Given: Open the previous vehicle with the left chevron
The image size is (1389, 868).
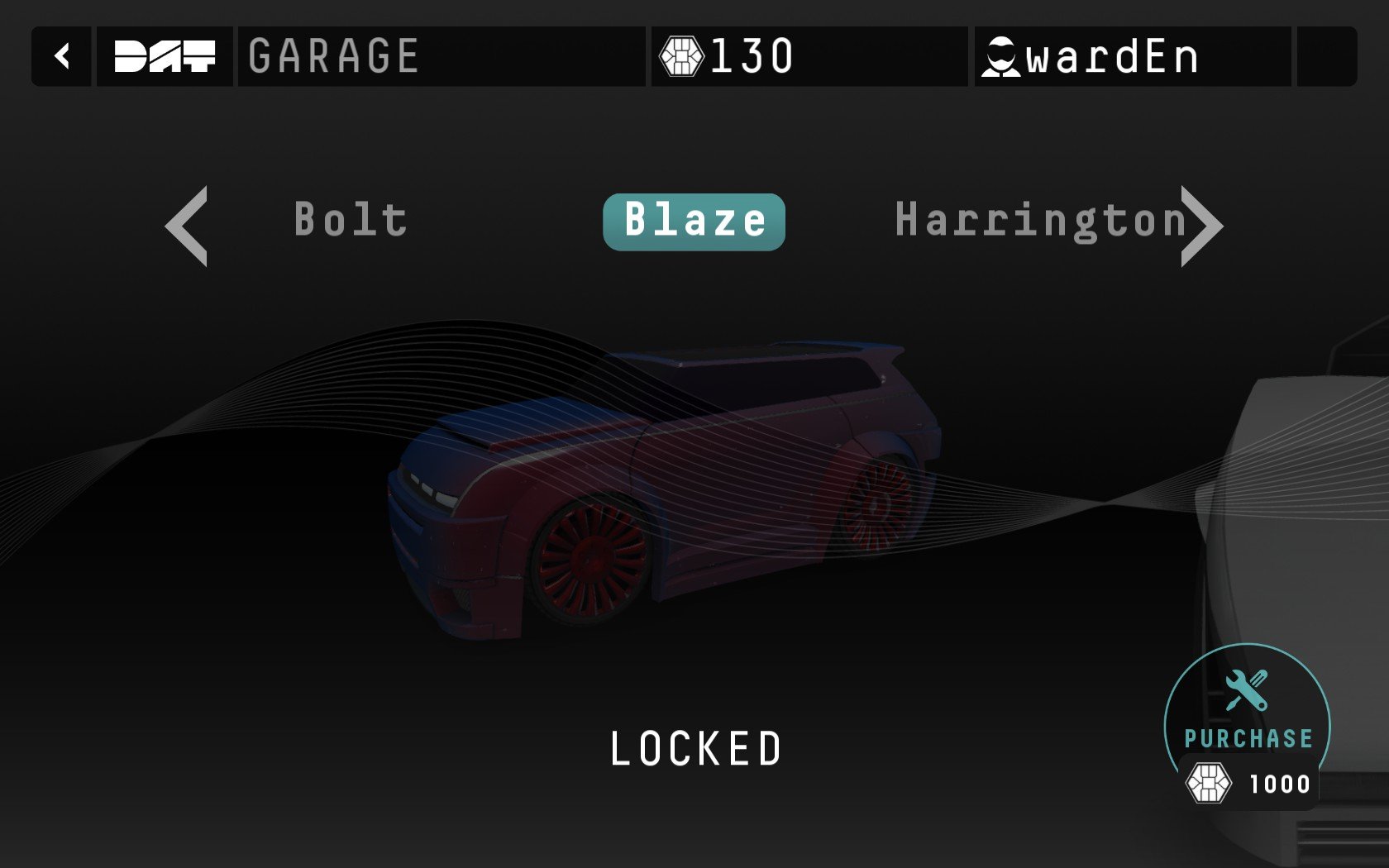Looking at the screenshot, I should (187, 223).
